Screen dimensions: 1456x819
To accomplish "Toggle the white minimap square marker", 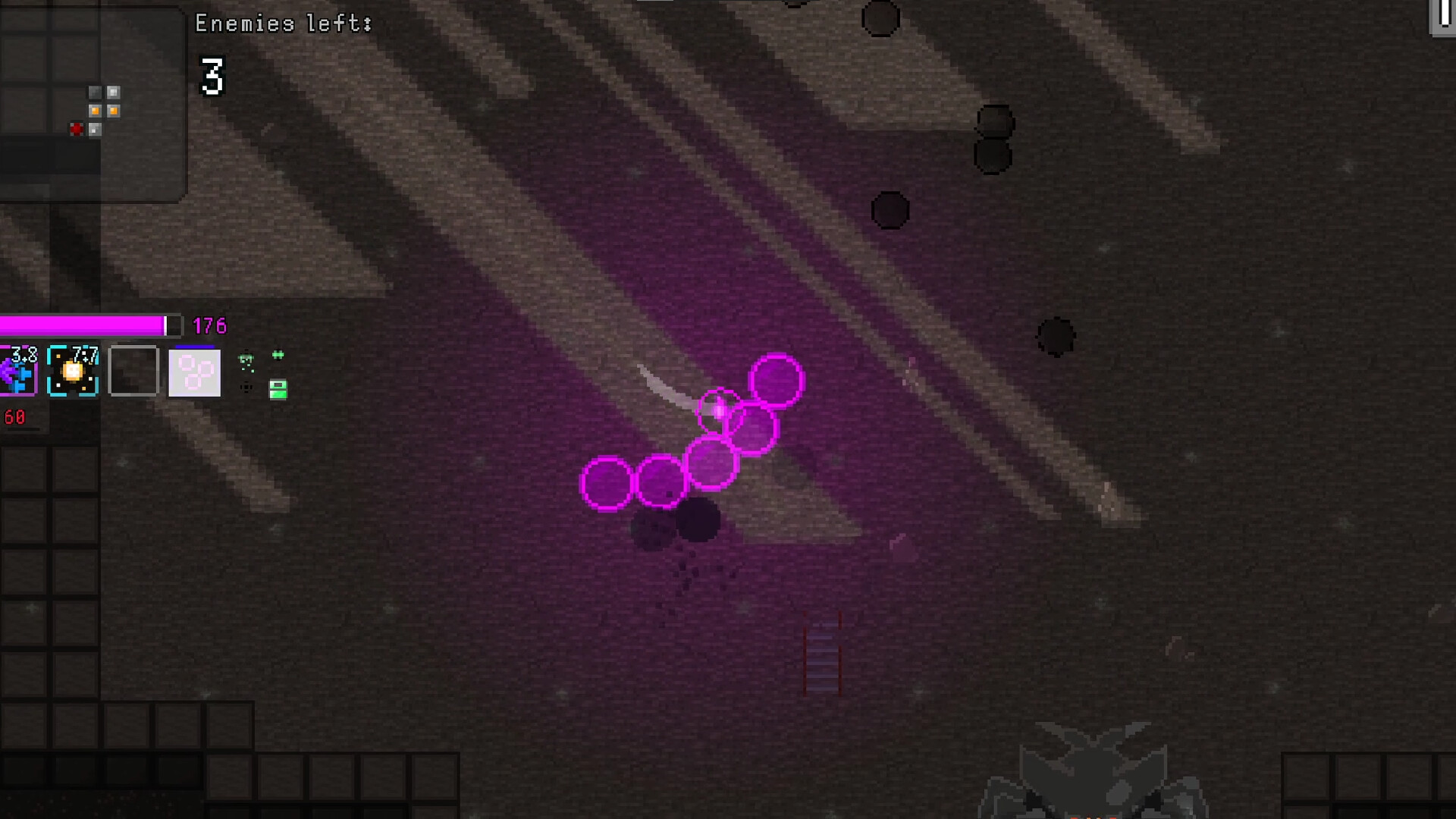I will (x=113, y=92).
